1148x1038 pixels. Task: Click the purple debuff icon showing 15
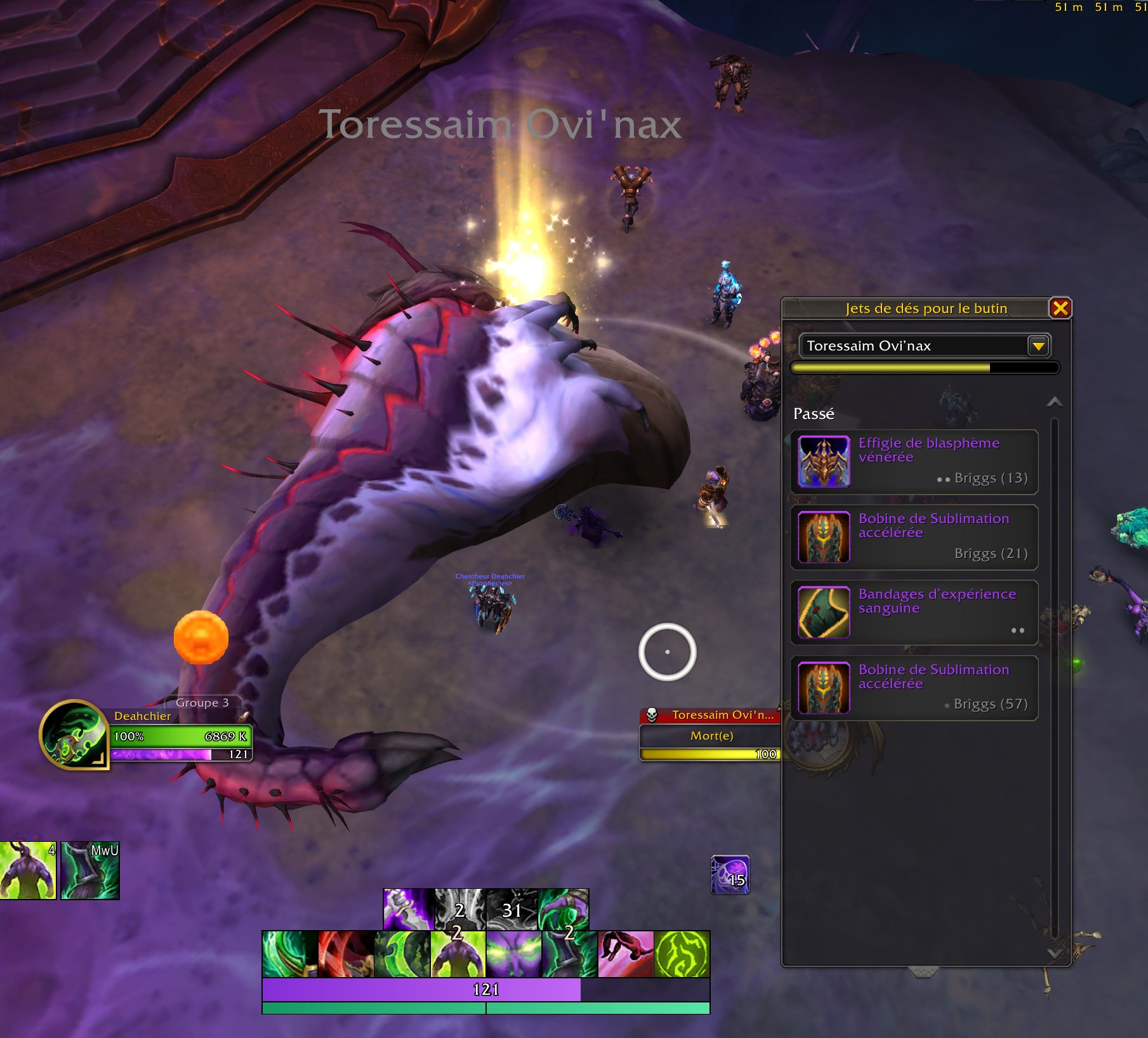click(730, 875)
